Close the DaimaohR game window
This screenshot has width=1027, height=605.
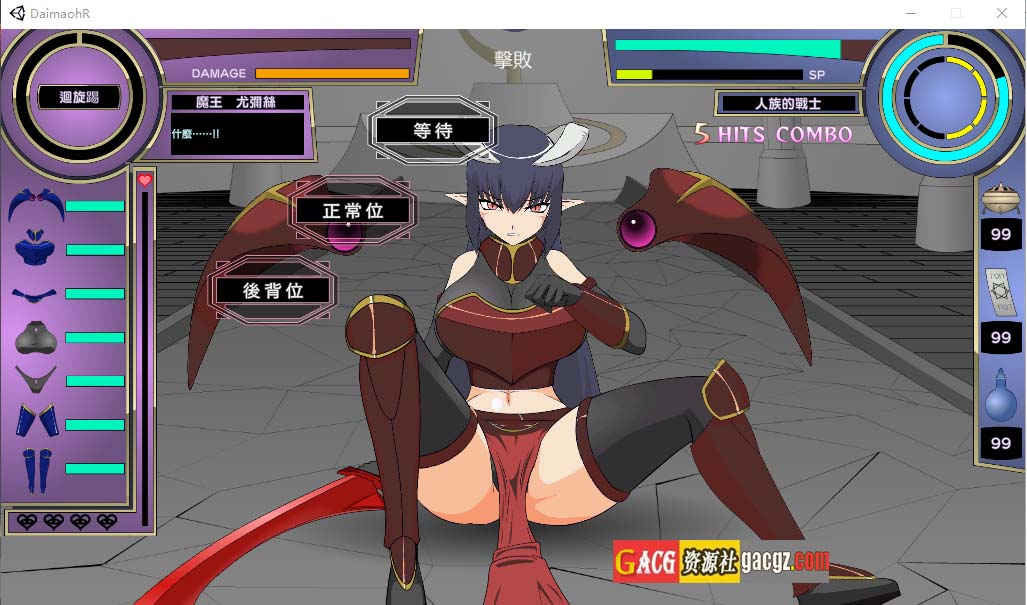click(x=1002, y=14)
